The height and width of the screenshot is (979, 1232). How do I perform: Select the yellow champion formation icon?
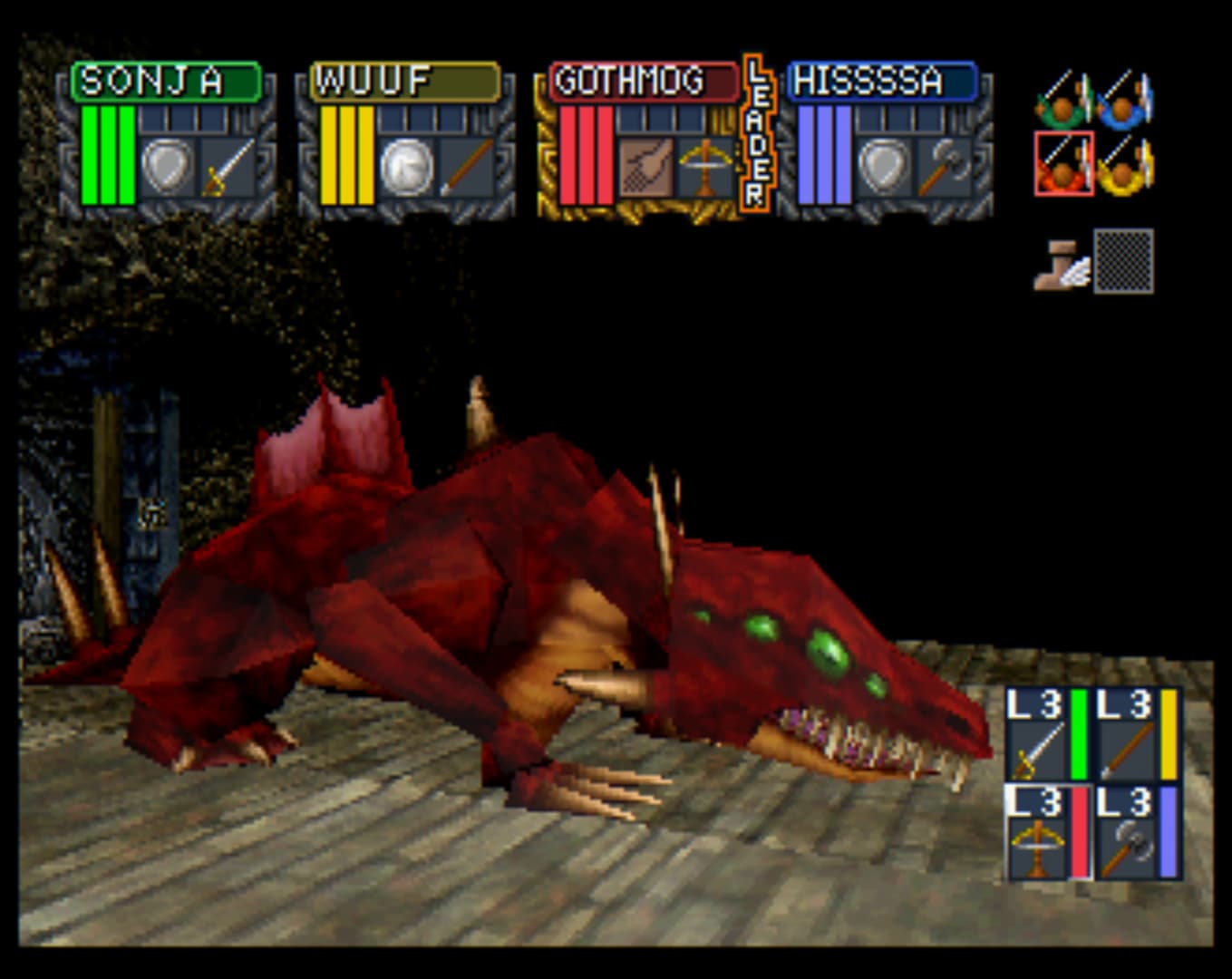pos(1125,164)
